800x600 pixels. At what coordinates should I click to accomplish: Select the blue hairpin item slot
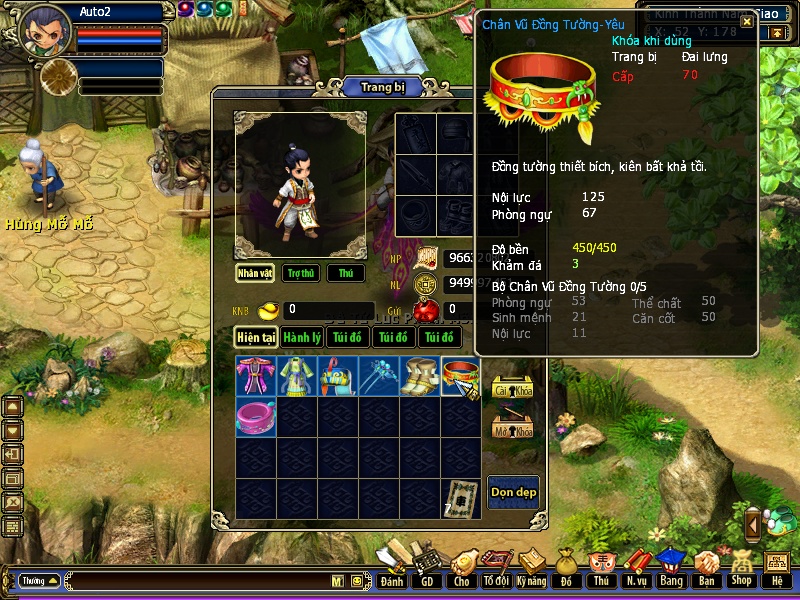point(379,375)
